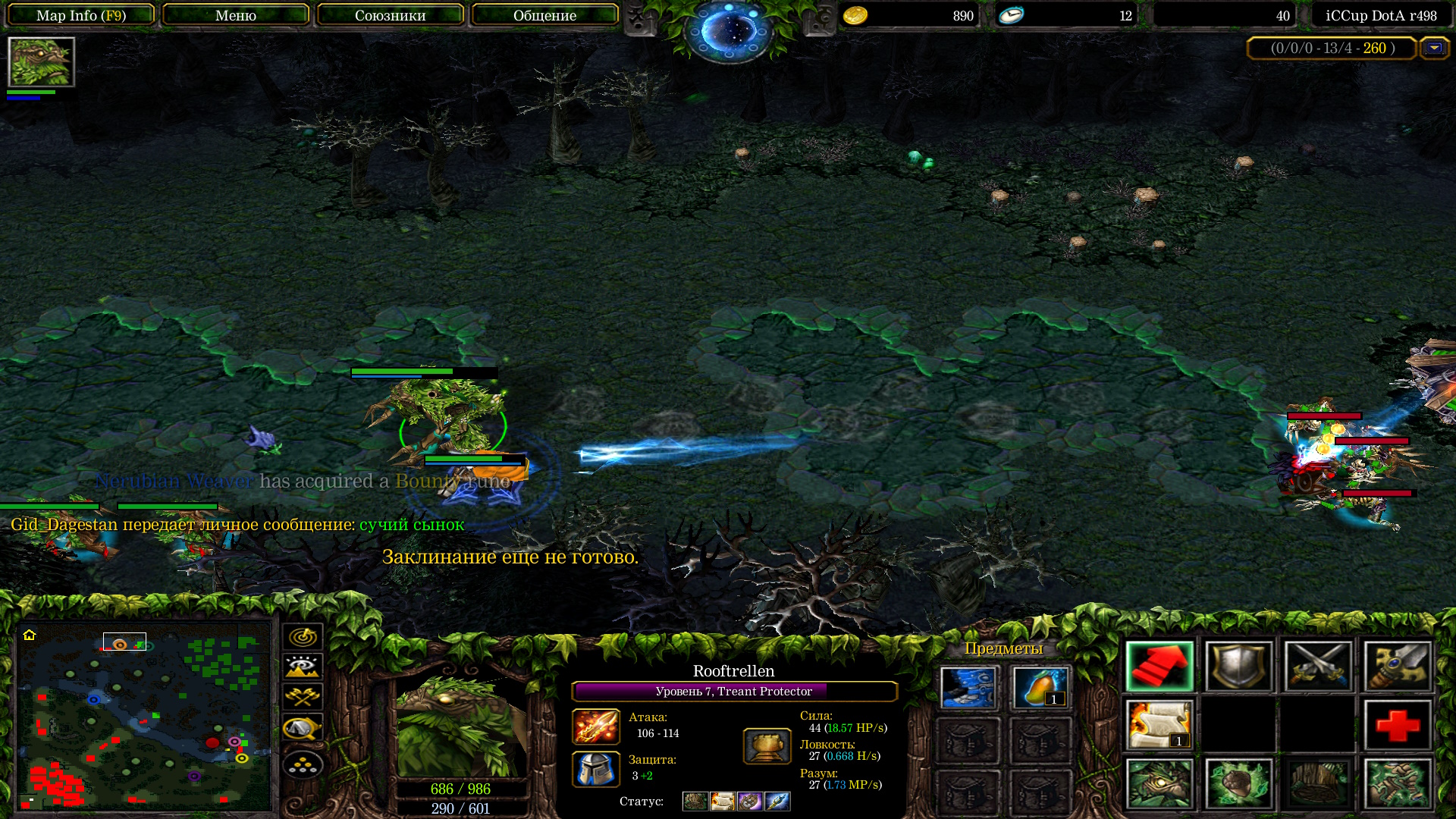Open the Меню game menu
Screen dimensions: 1456x819
click(236, 15)
